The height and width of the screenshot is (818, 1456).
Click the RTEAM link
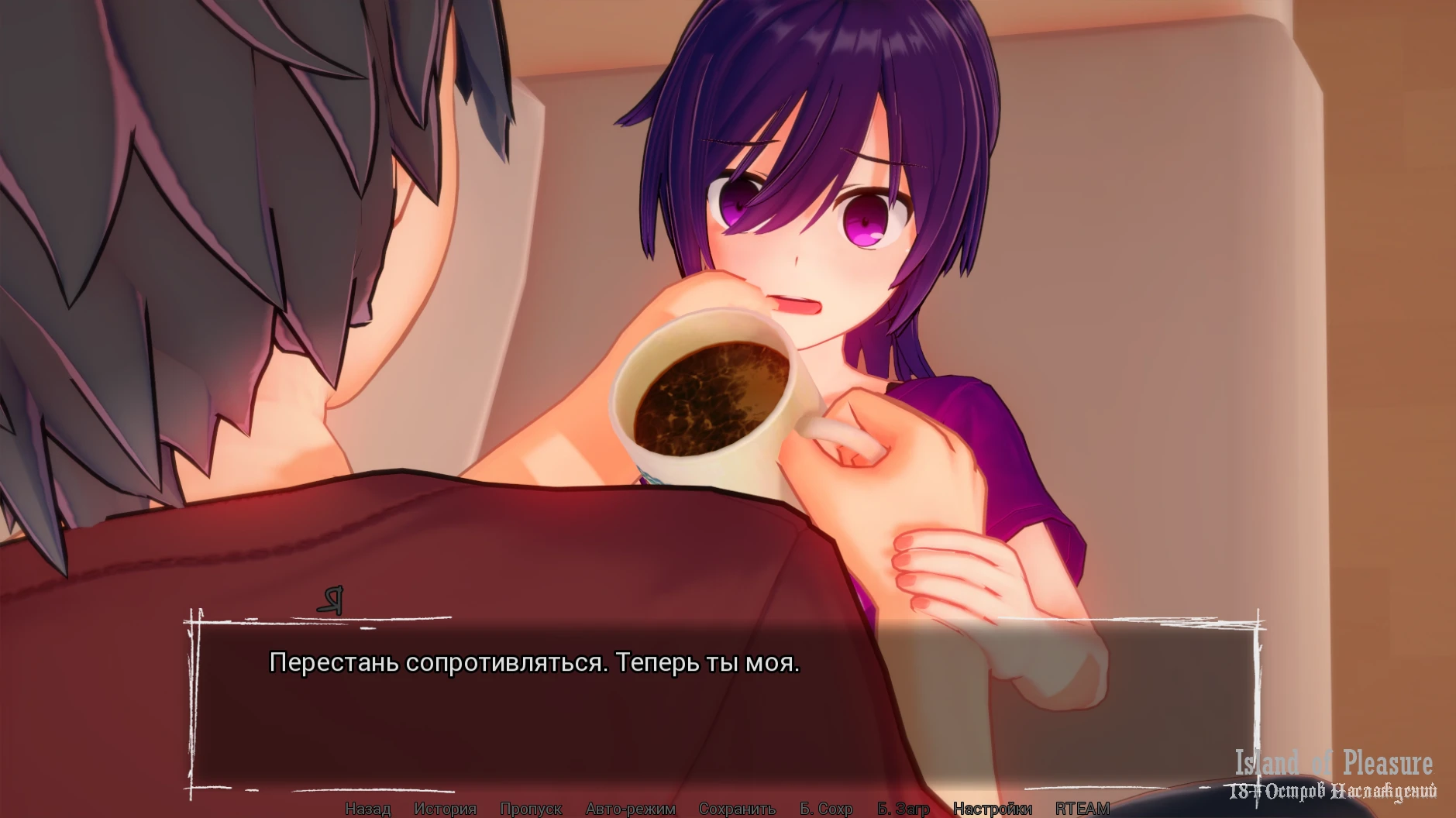click(x=1082, y=809)
